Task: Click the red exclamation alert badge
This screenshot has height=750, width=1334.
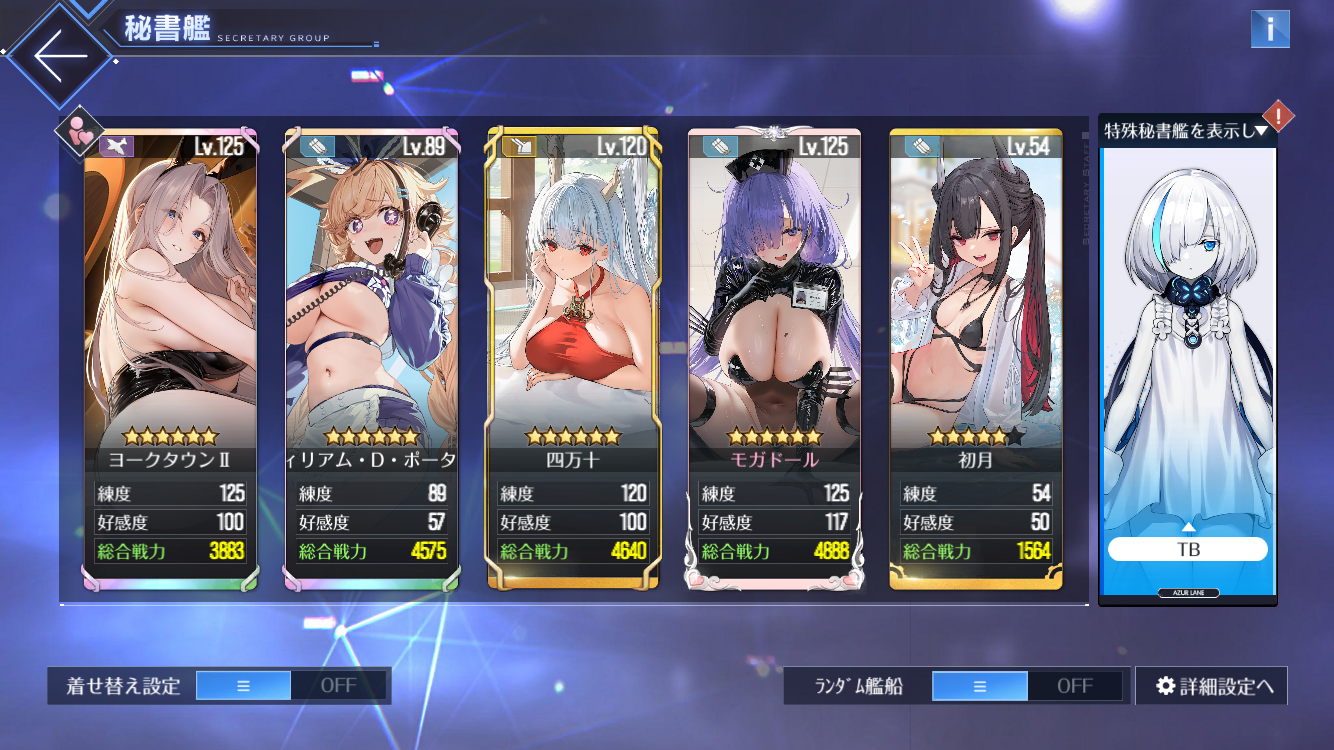Action: (1278, 116)
